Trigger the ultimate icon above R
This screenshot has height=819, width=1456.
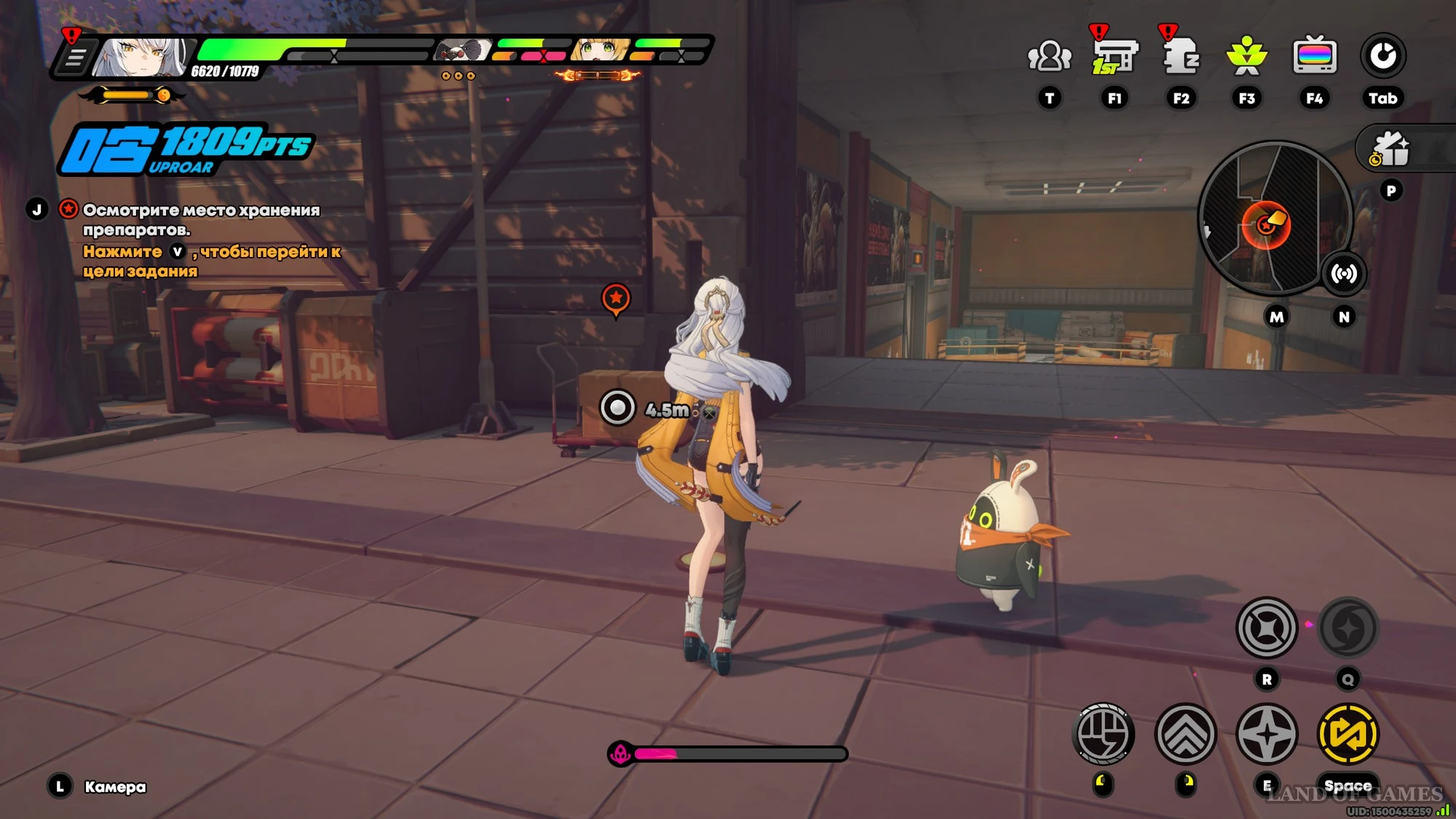pos(1267,628)
